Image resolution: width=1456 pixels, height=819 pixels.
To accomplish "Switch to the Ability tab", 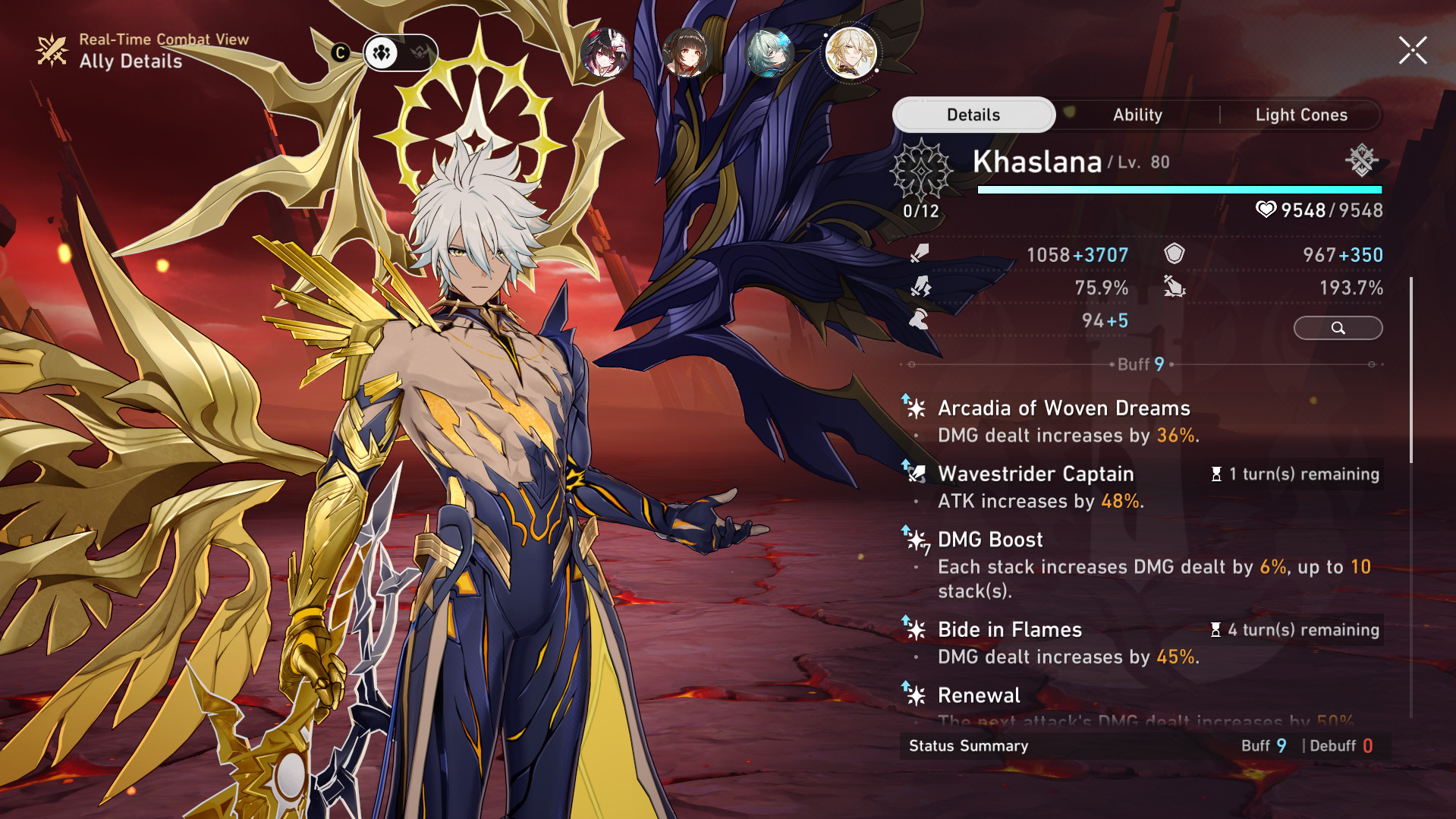I will (x=1137, y=115).
